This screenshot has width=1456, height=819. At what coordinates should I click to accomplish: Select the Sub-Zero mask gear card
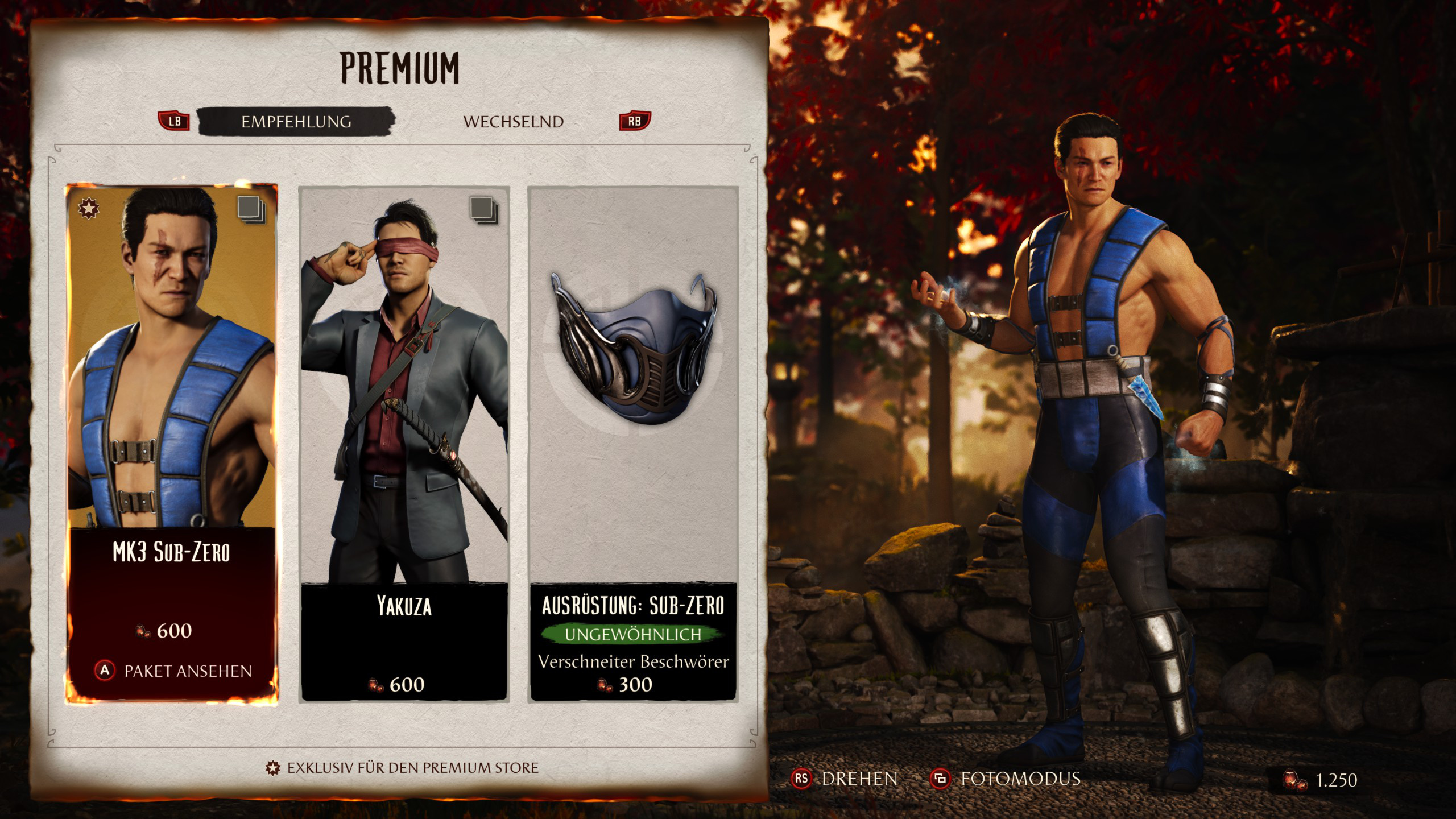(x=633, y=398)
